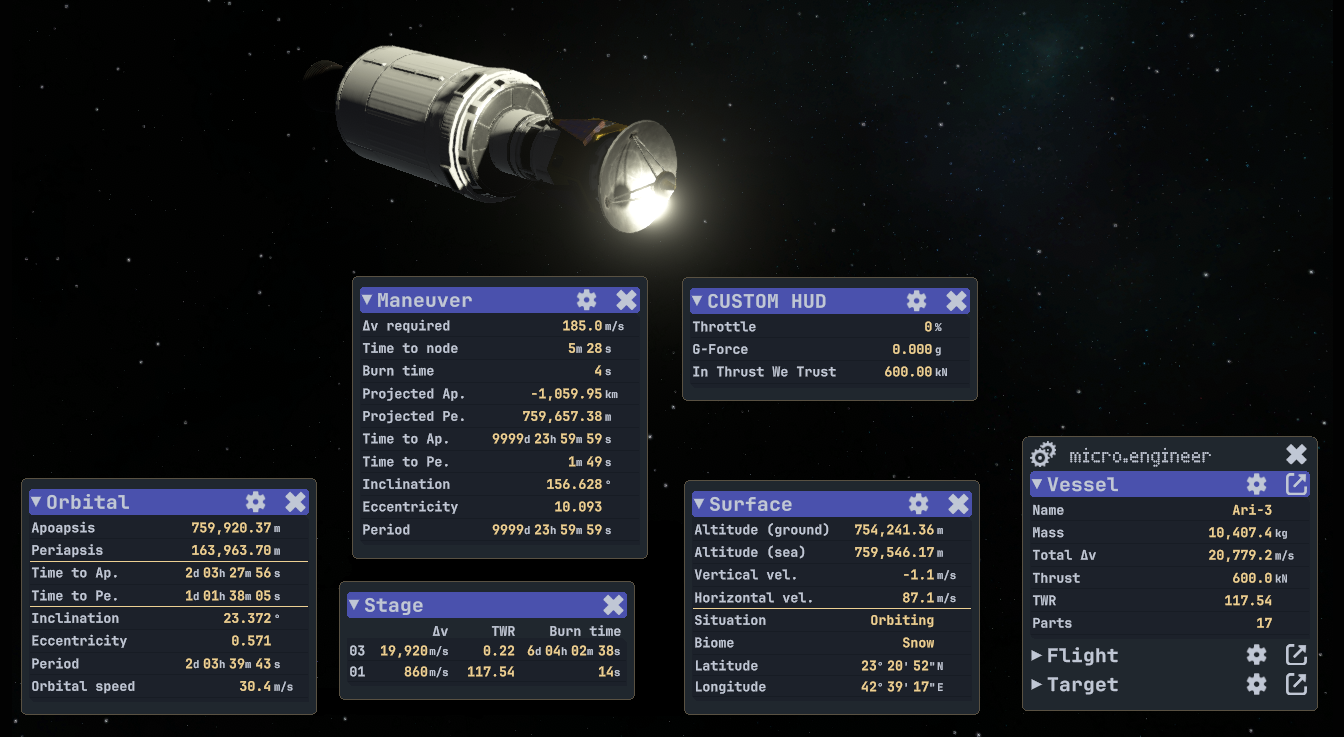Collapse the Stage panel arrow
1344x737 pixels.
click(354, 605)
